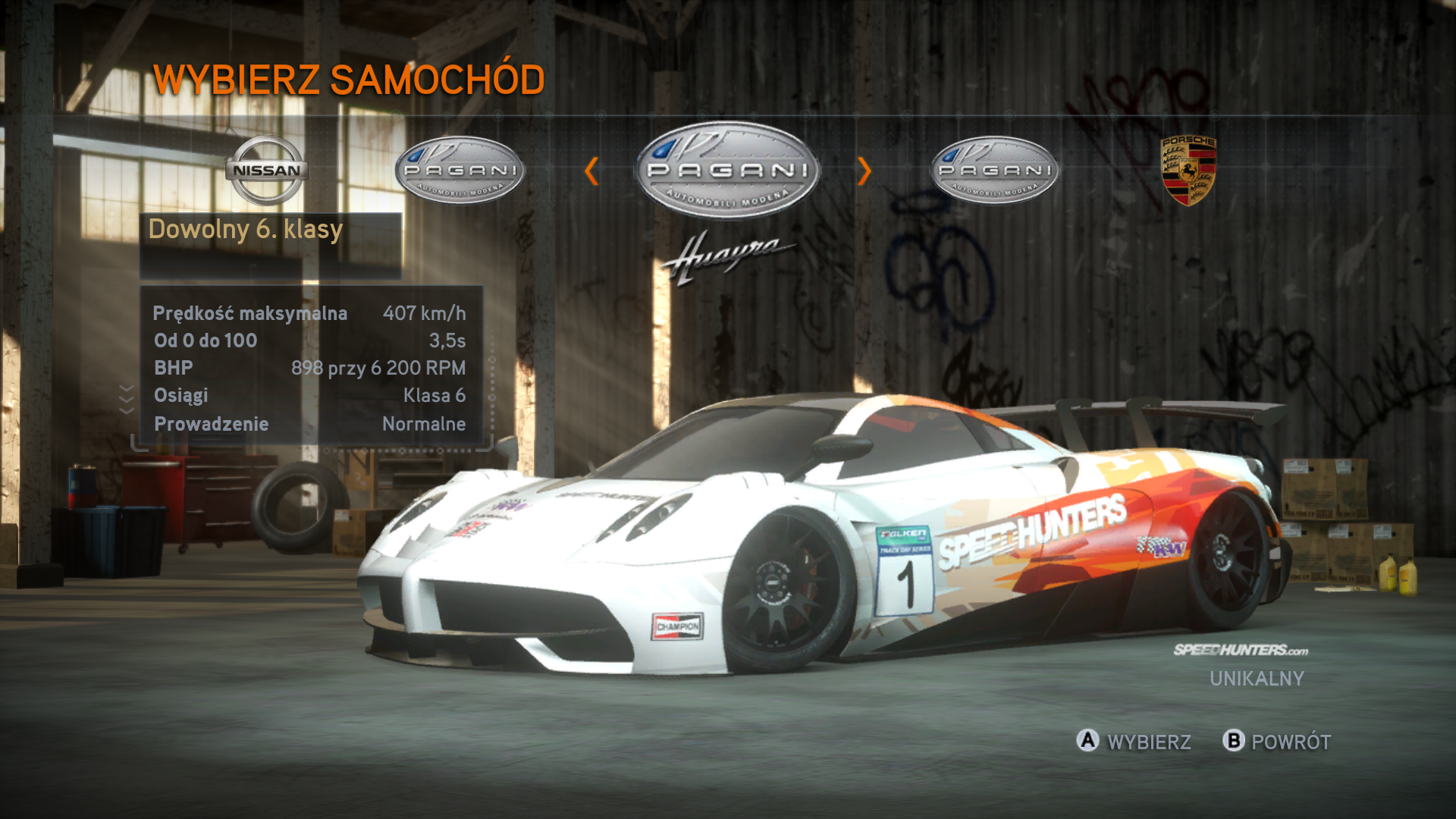Image resolution: width=1456 pixels, height=819 pixels.
Task: Click the WYBIERZ SAMOCHÓD header
Action: coord(348,78)
